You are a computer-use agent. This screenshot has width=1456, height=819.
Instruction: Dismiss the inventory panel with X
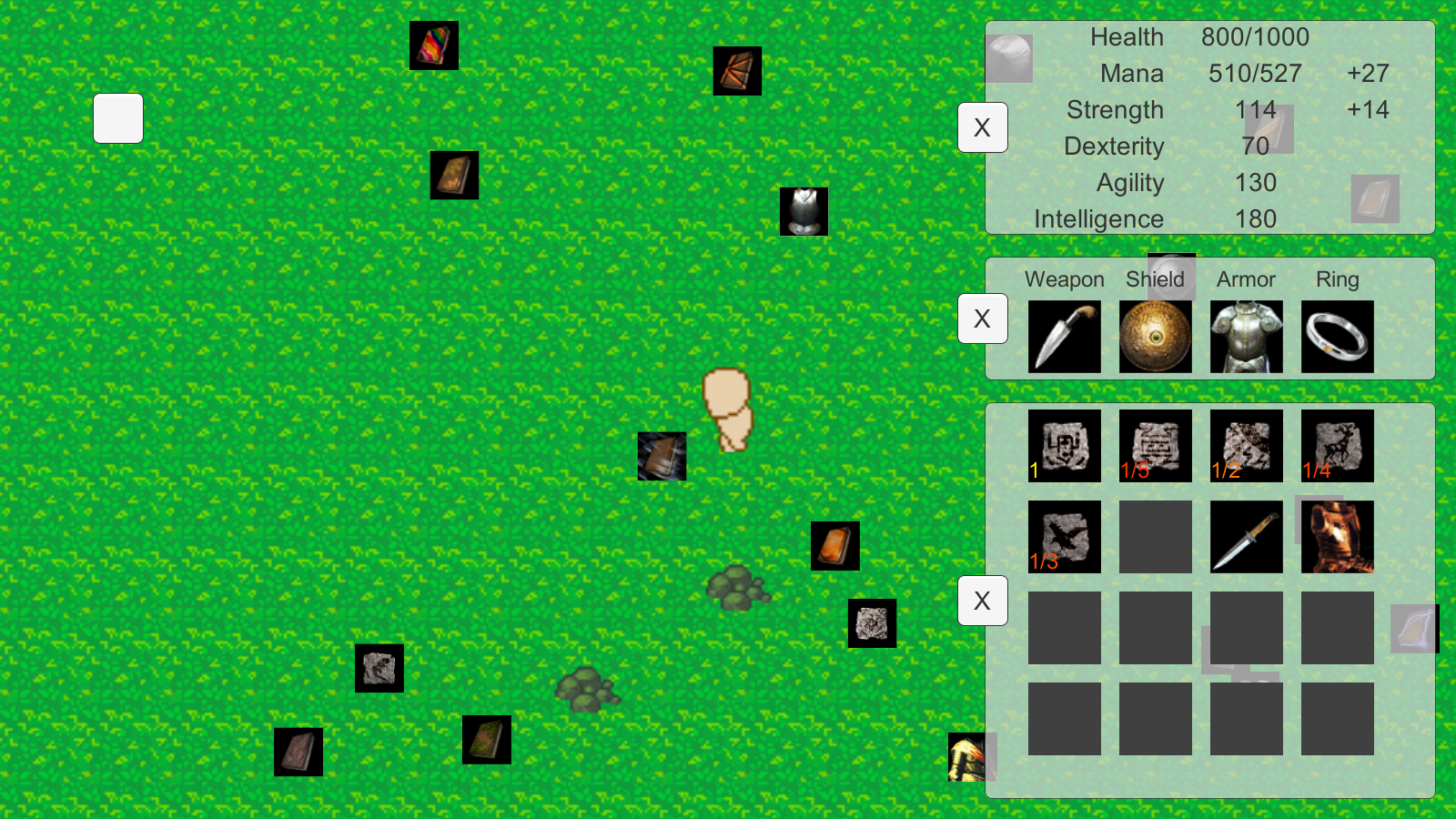pos(983,602)
